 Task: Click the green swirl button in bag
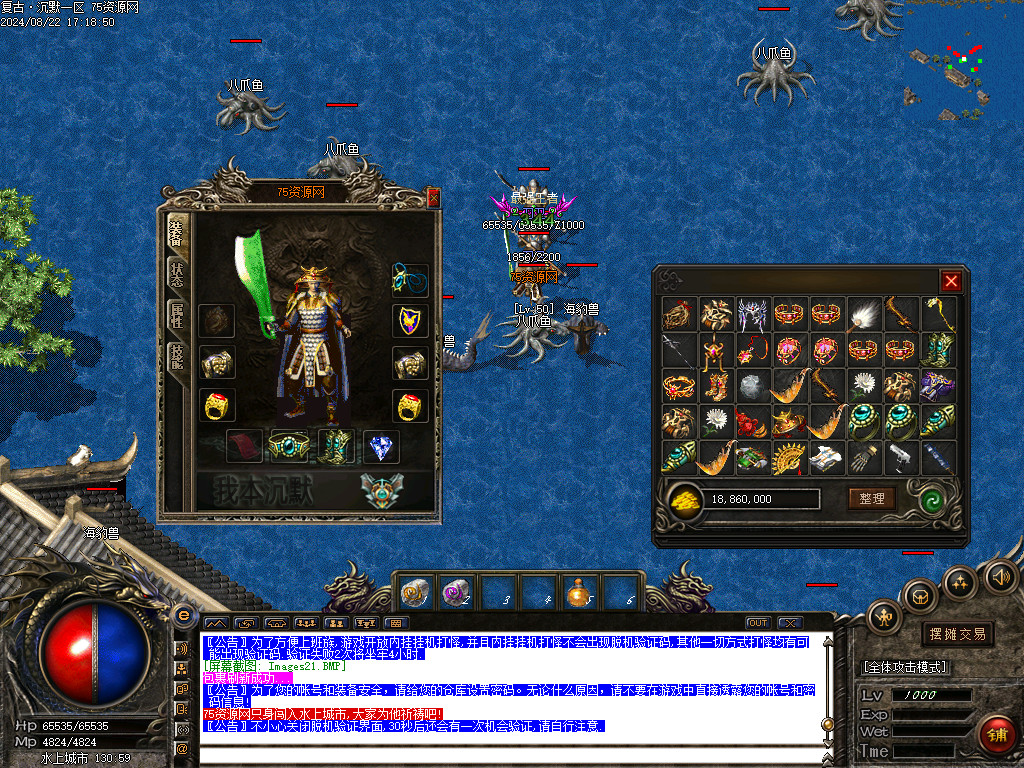point(937,498)
